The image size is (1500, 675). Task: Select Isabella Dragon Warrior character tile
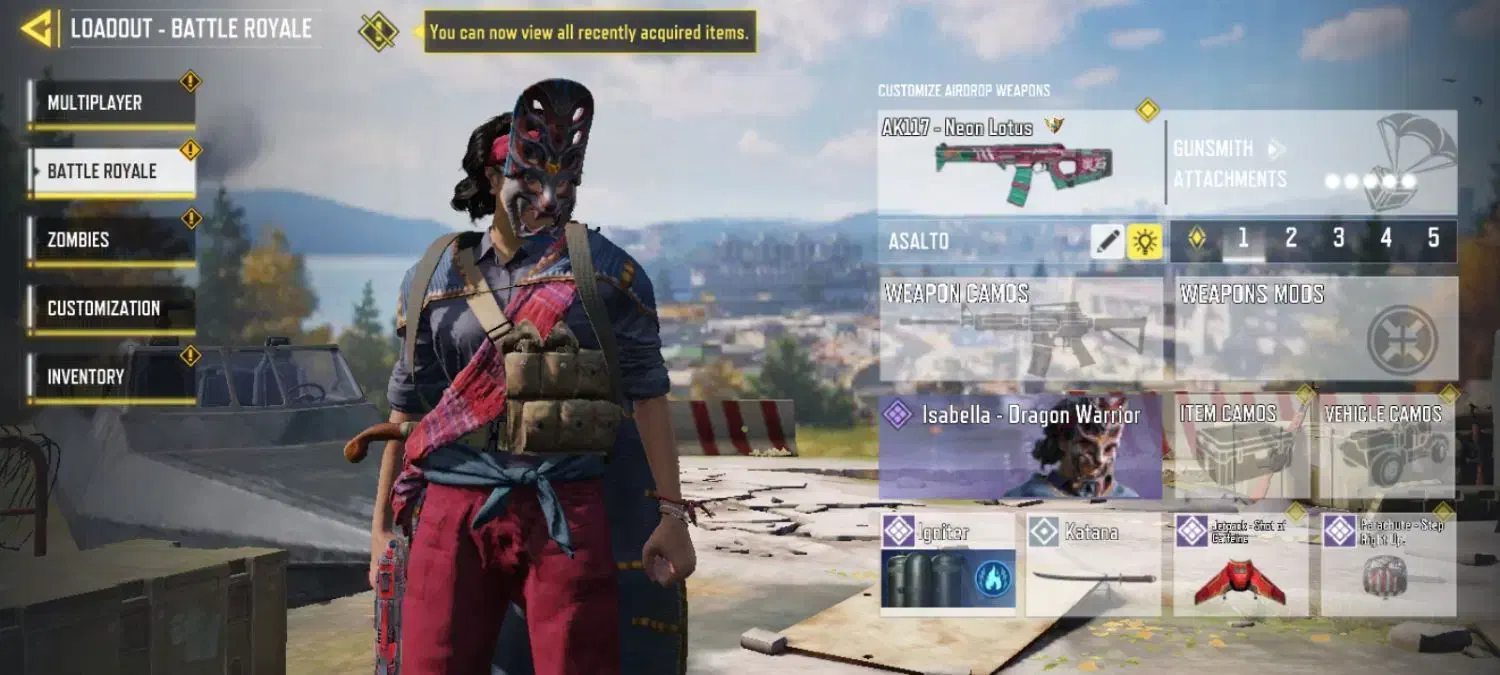pyautogui.click(x=1020, y=447)
